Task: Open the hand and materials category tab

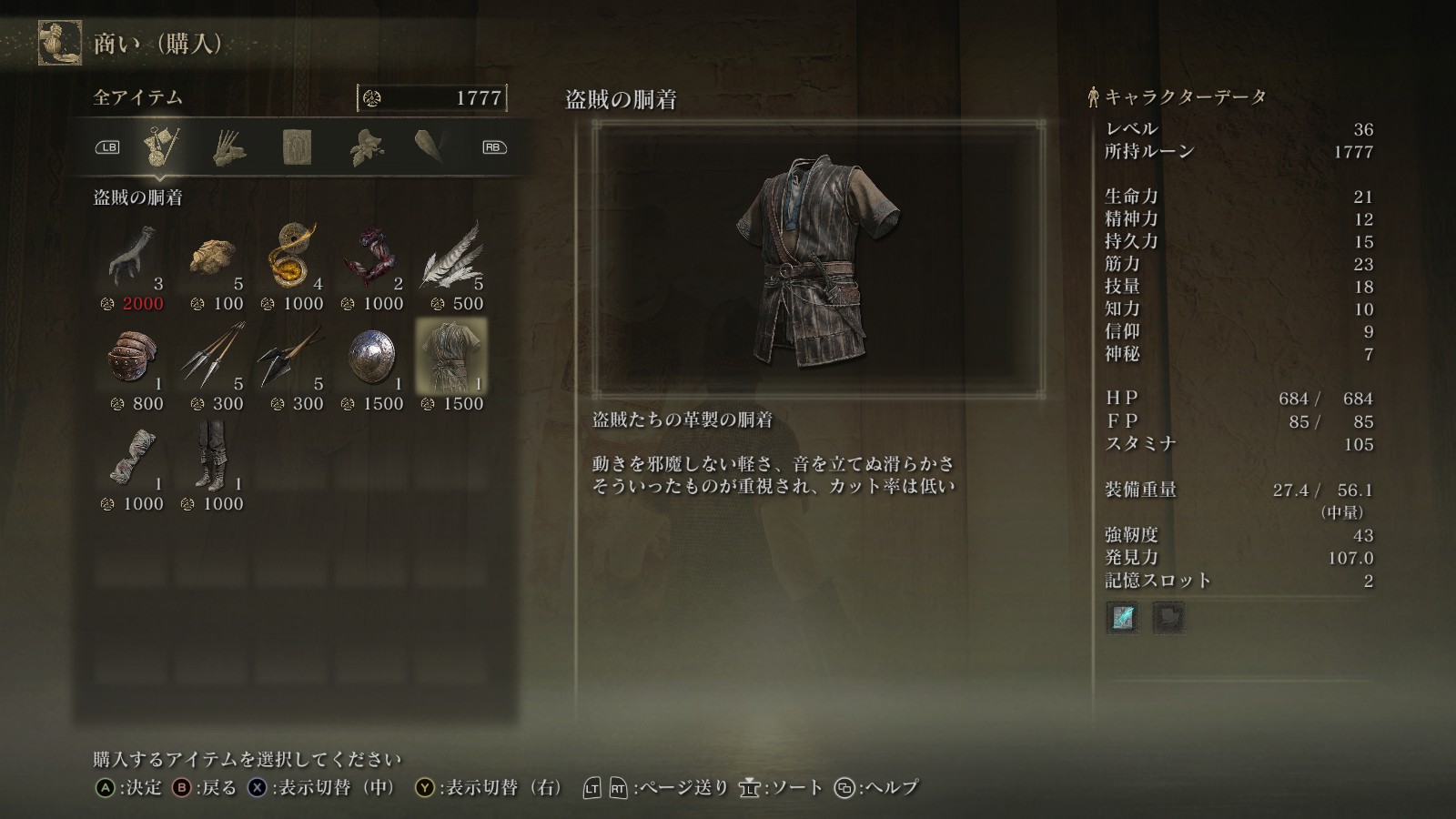Action: (228, 147)
